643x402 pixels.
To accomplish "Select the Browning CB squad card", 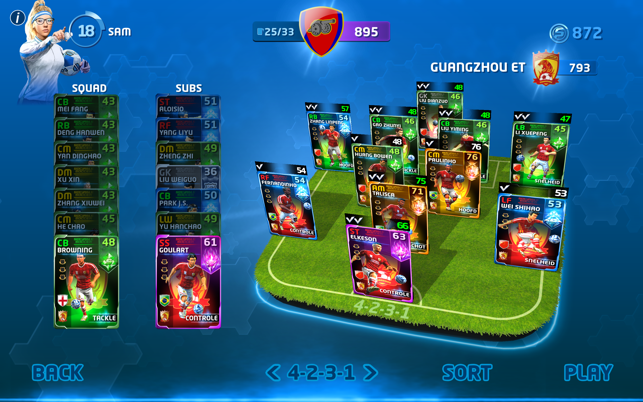I will [86, 282].
